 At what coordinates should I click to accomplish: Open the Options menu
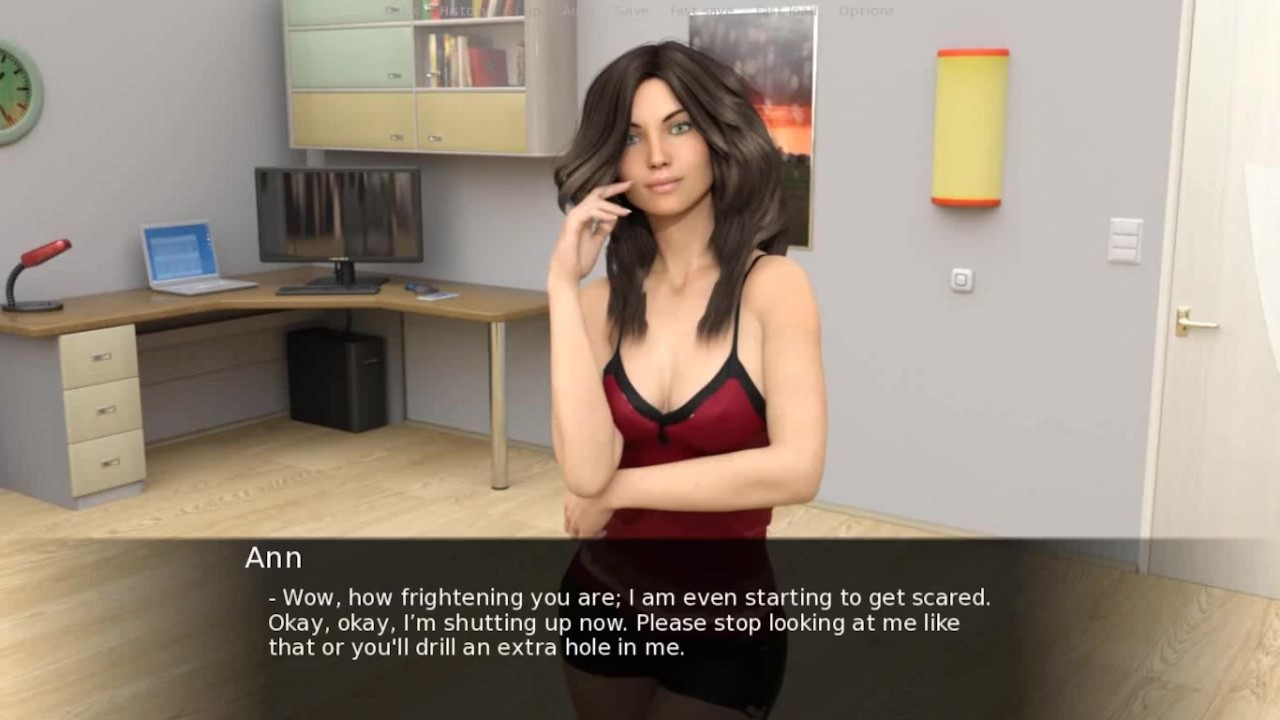[x=866, y=11]
